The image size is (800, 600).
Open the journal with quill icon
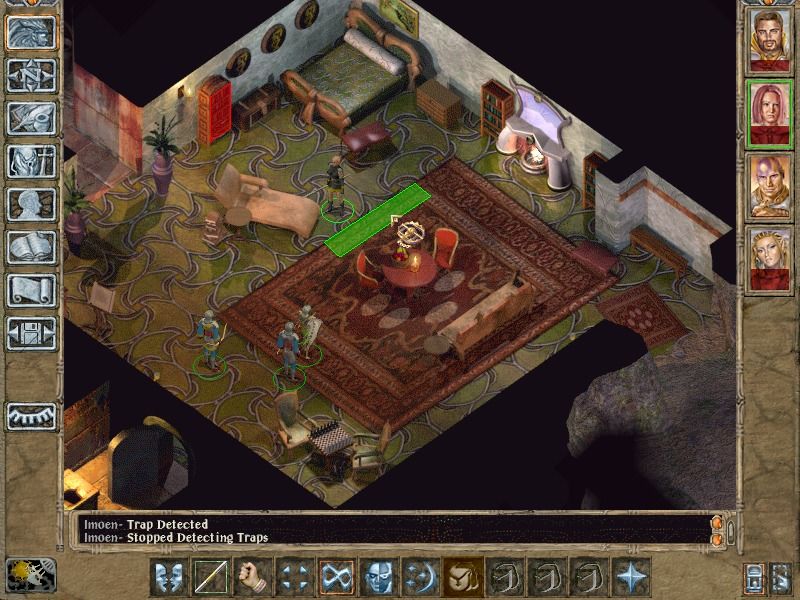tap(30, 118)
